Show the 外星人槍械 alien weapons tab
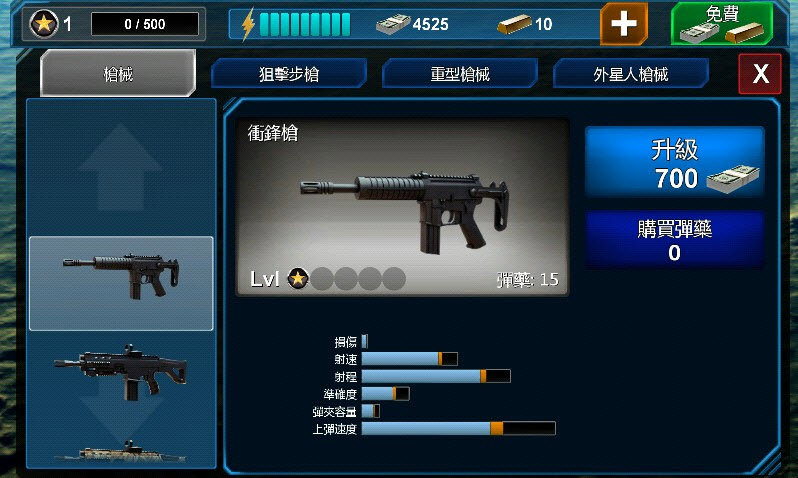Viewport: 798px width, 478px height. 631,74
